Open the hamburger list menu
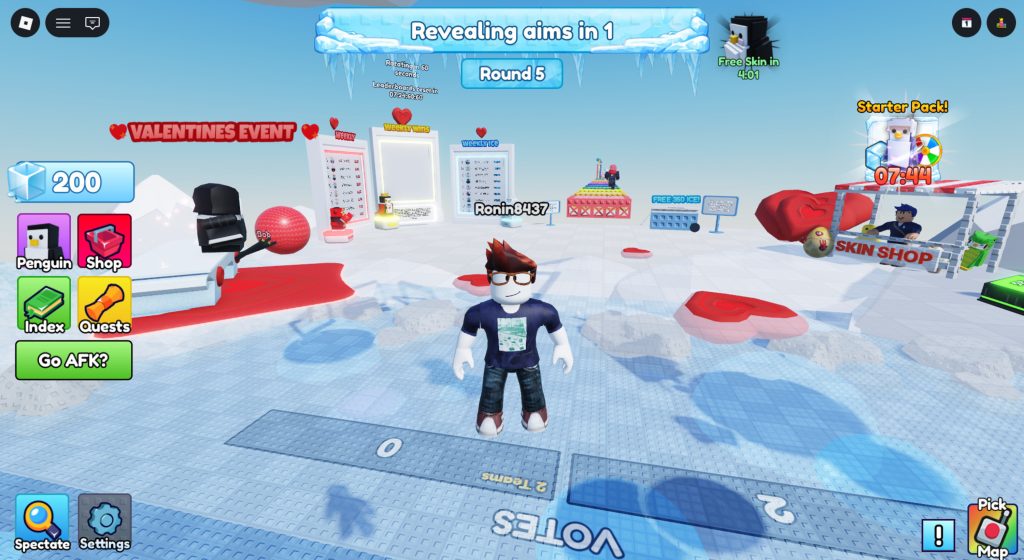Image resolution: width=1024 pixels, height=560 pixels. [63, 22]
